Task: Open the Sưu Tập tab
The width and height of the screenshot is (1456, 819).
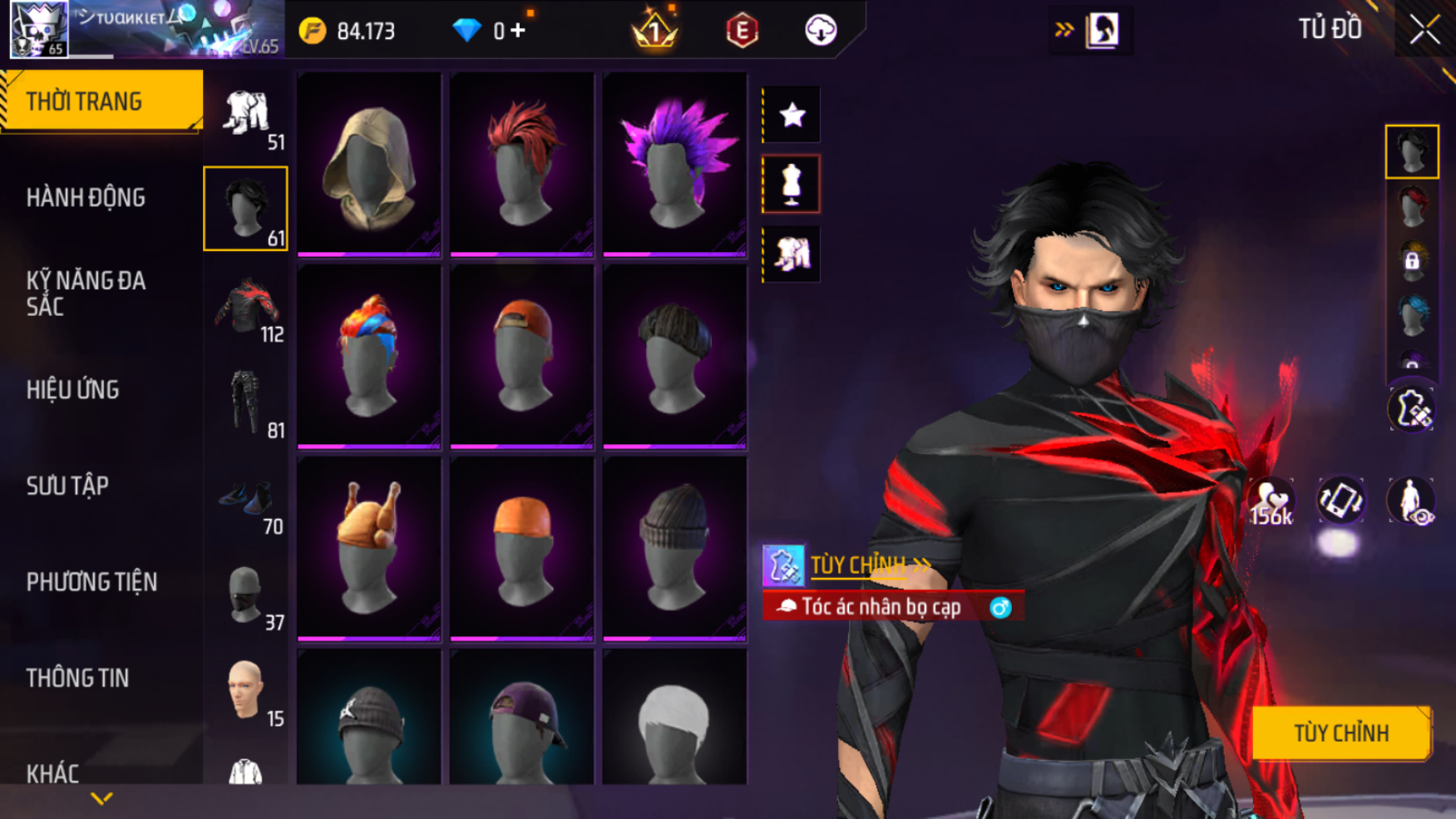Action: (67, 486)
